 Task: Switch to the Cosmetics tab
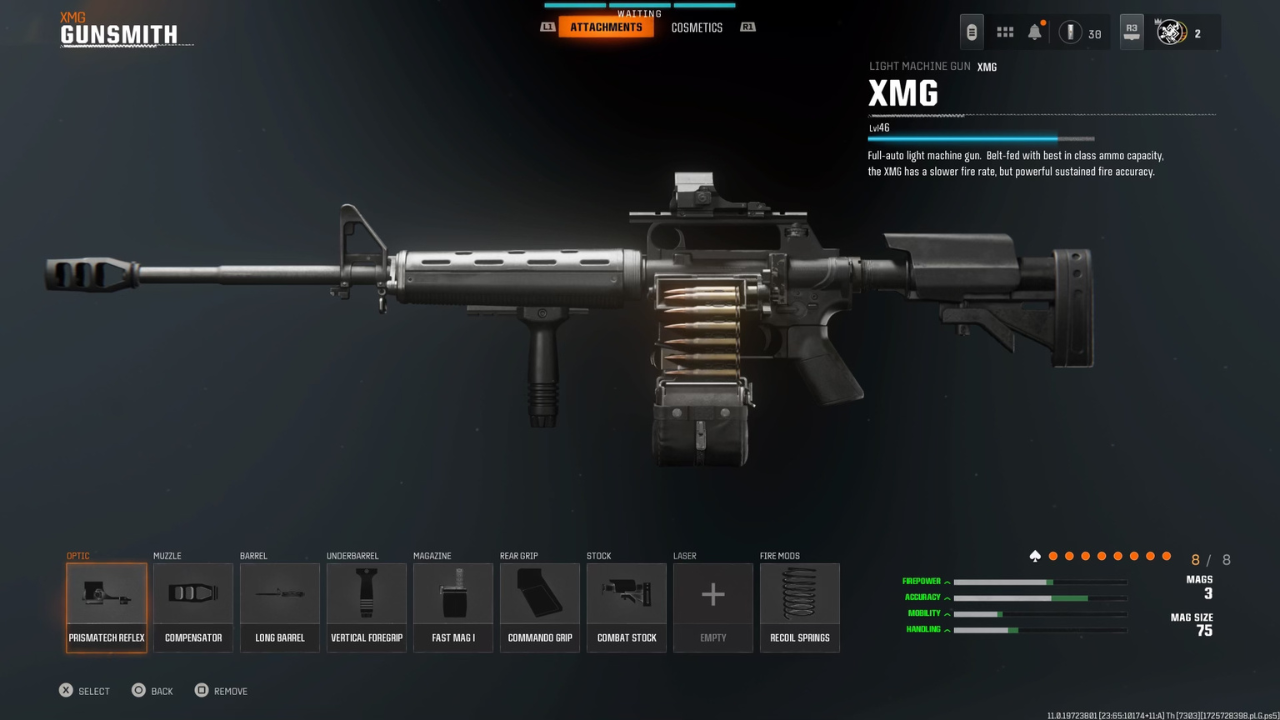coord(697,27)
